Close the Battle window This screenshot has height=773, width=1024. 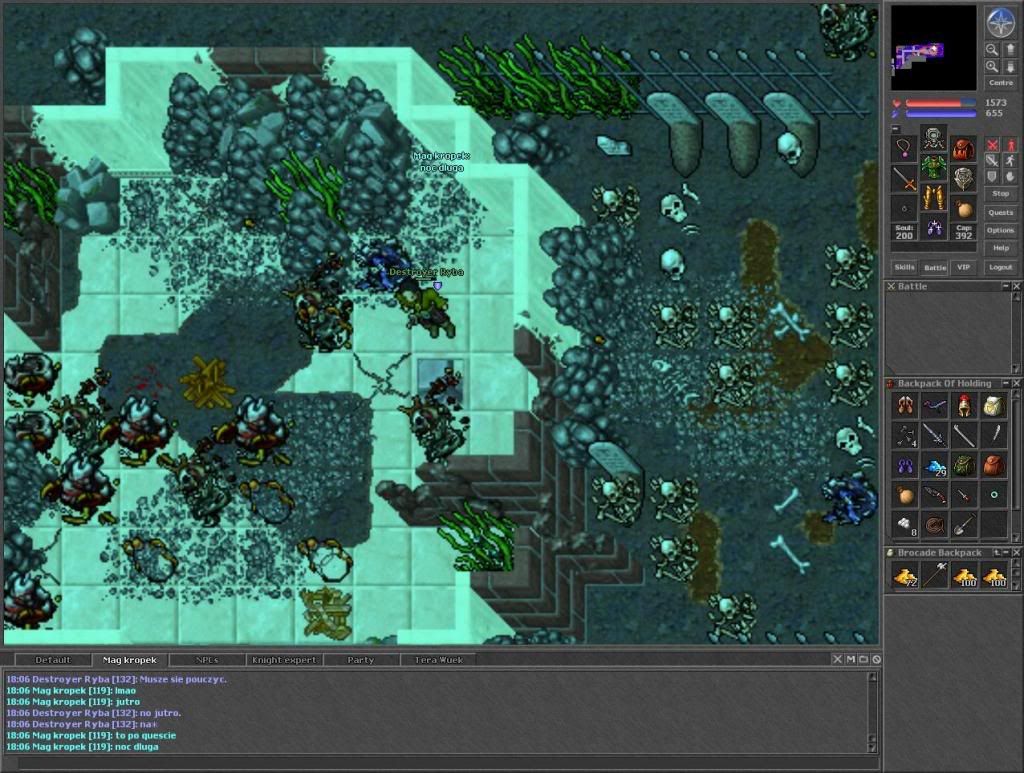pyautogui.click(x=1016, y=287)
